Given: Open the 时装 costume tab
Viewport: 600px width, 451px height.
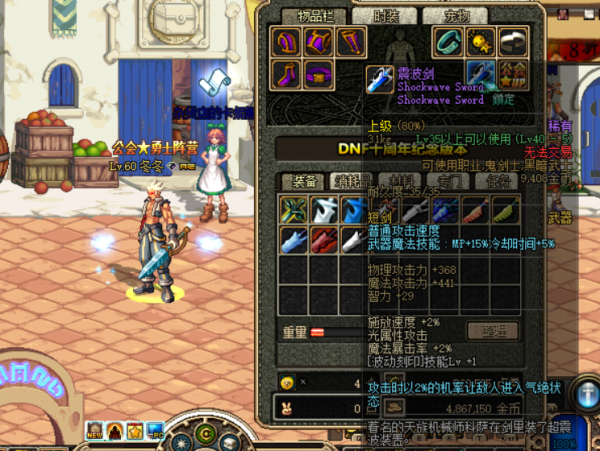Looking at the screenshot, I should pos(388,15).
